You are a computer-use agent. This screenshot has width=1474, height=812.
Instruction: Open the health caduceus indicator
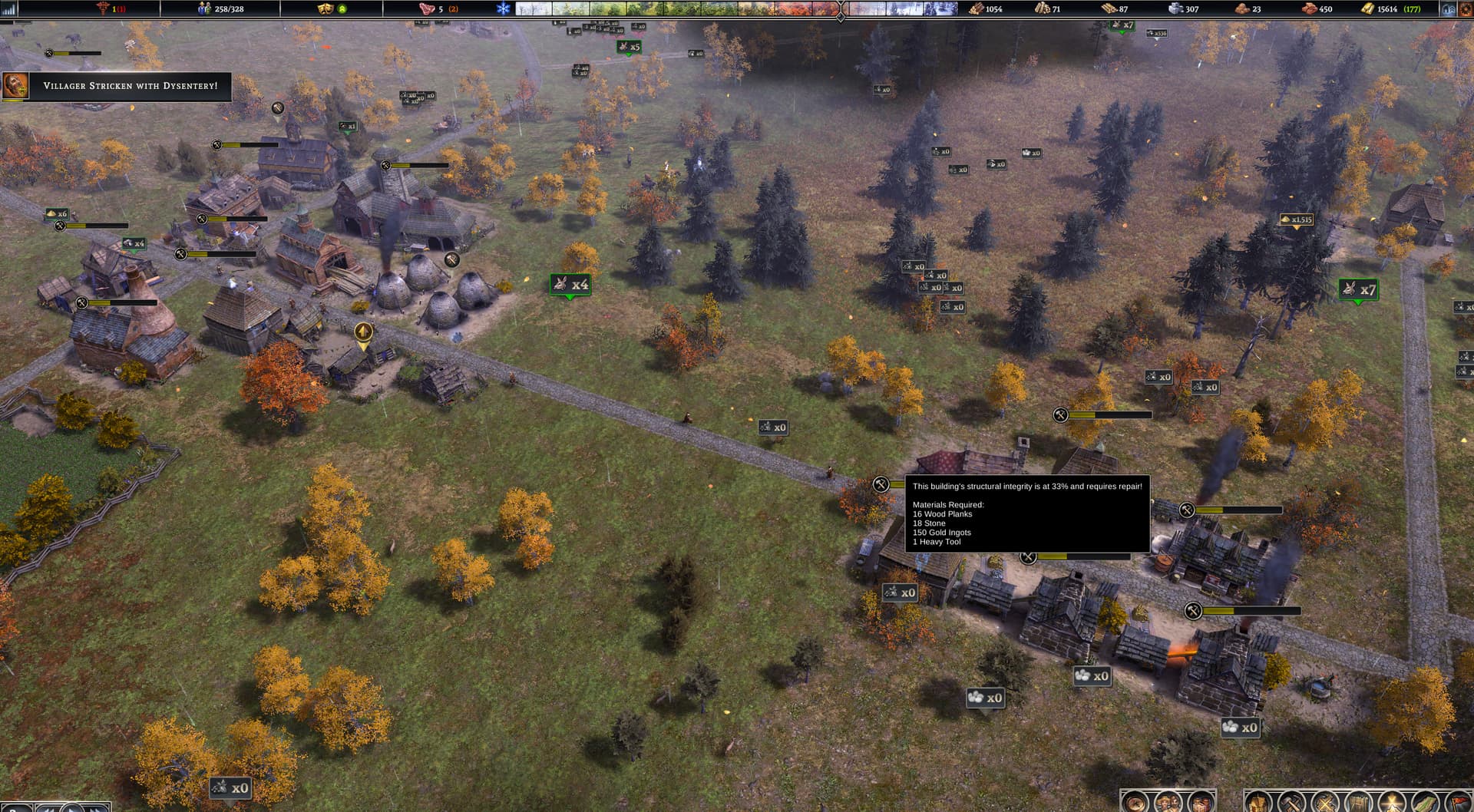point(103,8)
